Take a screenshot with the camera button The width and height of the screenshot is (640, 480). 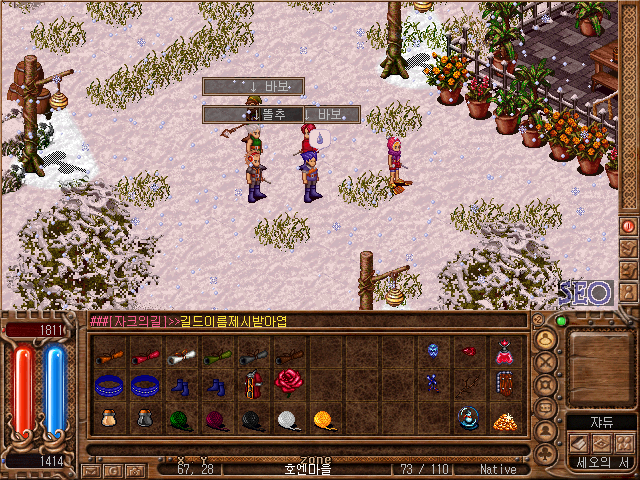click(x=134, y=469)
